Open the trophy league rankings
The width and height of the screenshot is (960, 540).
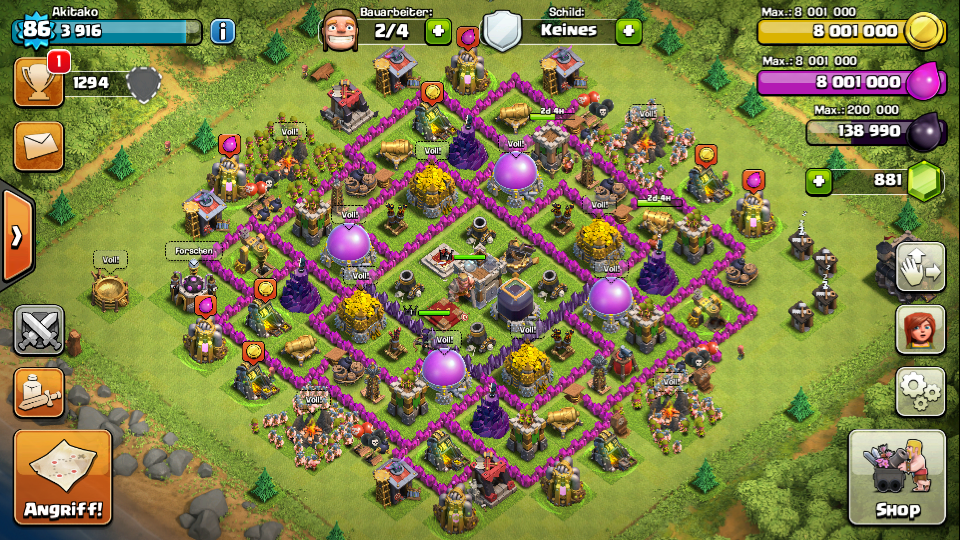pyautogui.click(x=39, y=82)
